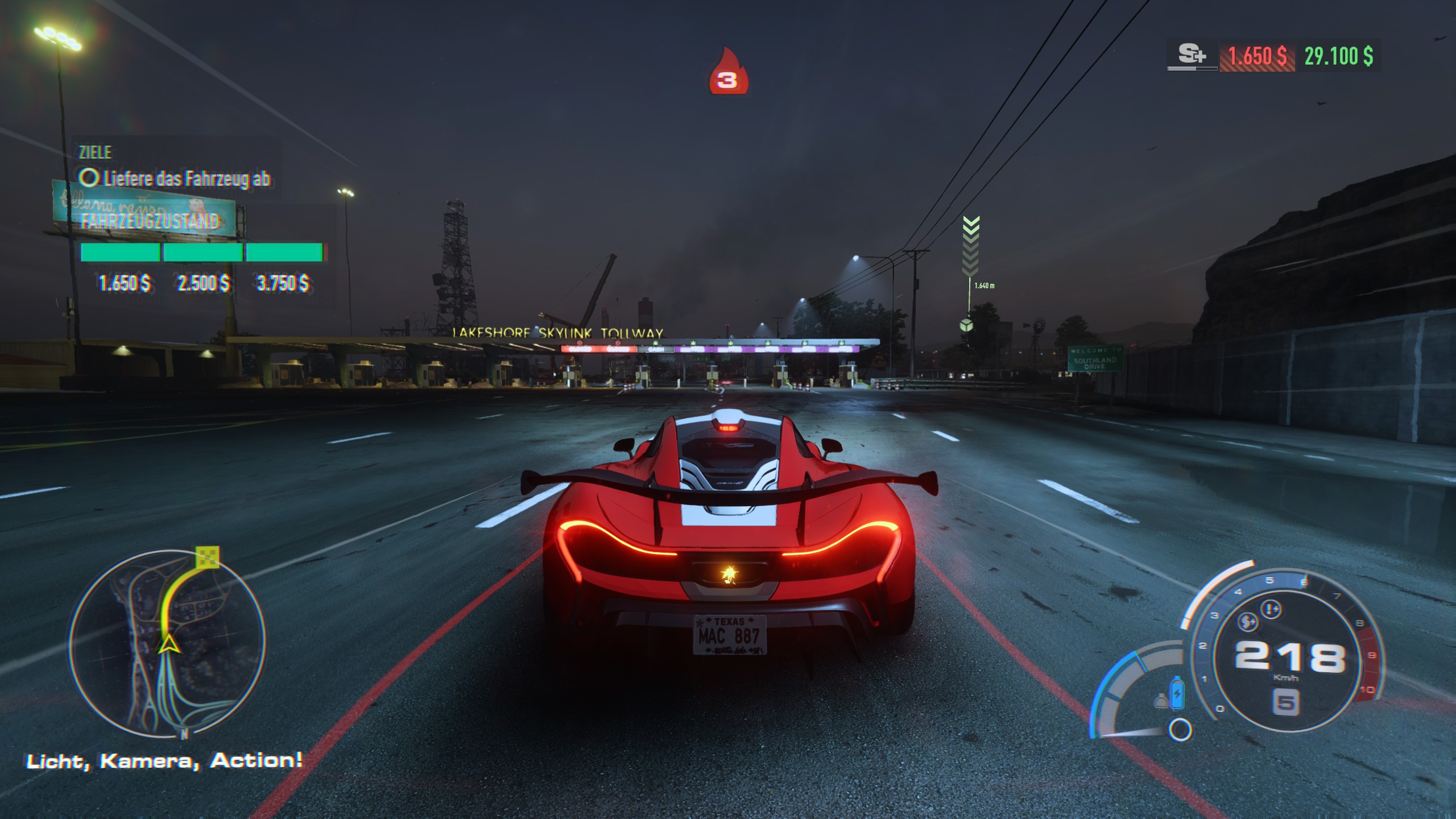Viewport: 1456px width, 819px height.
Task: Click the player arrow on the minimap
Action: 168,645
